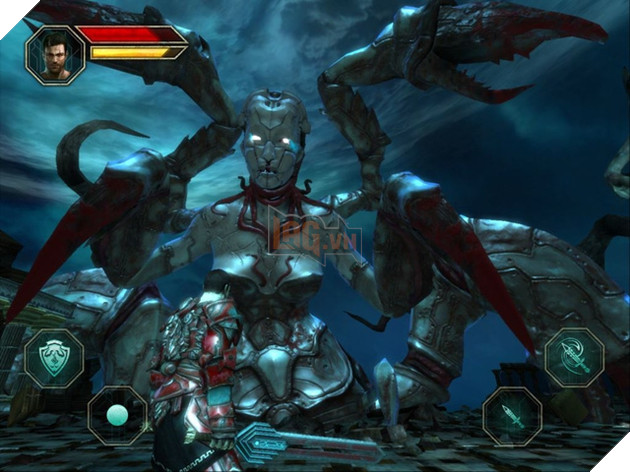Touch the virtual joystick knob

[117, 414]
